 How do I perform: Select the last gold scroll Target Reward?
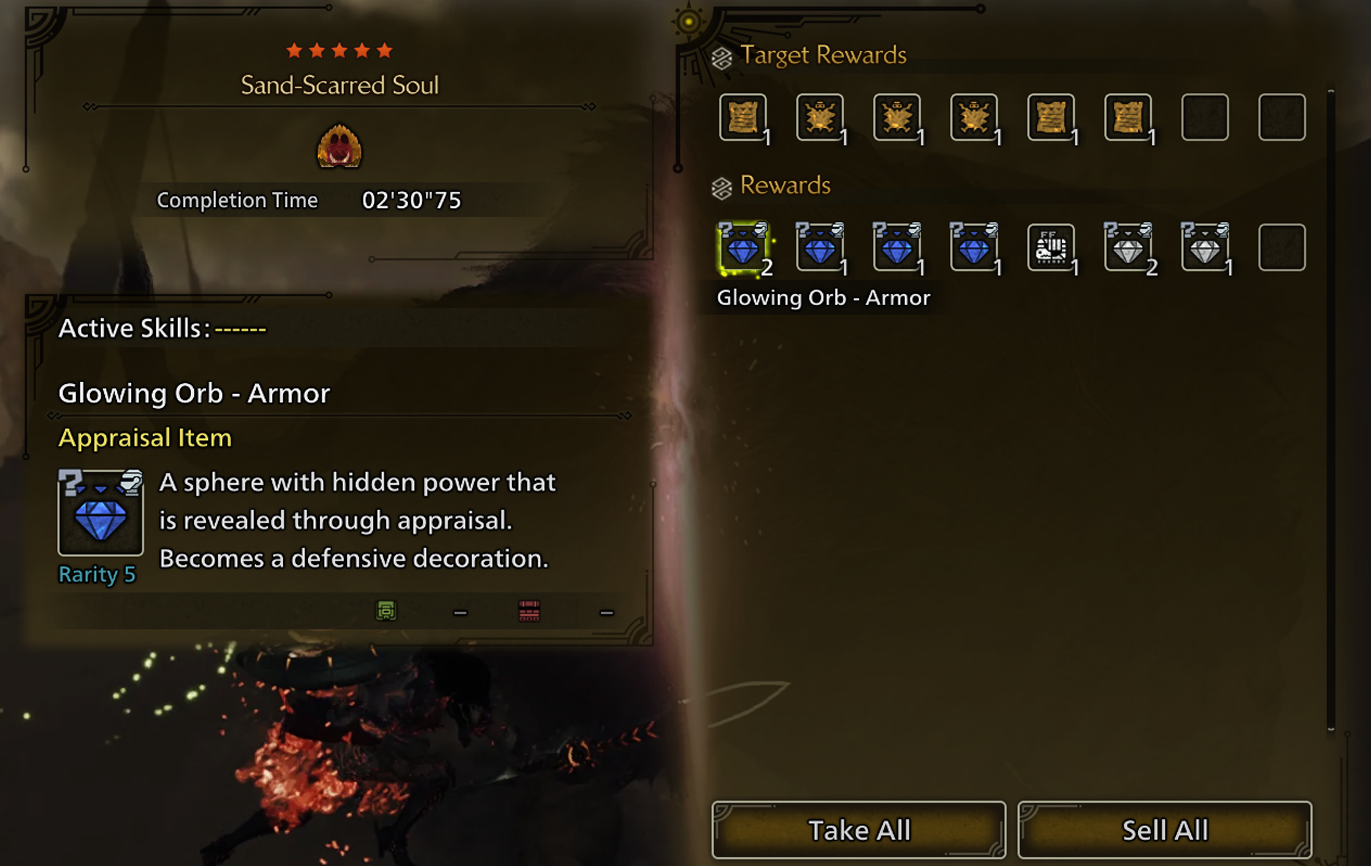click(1128, 117)
